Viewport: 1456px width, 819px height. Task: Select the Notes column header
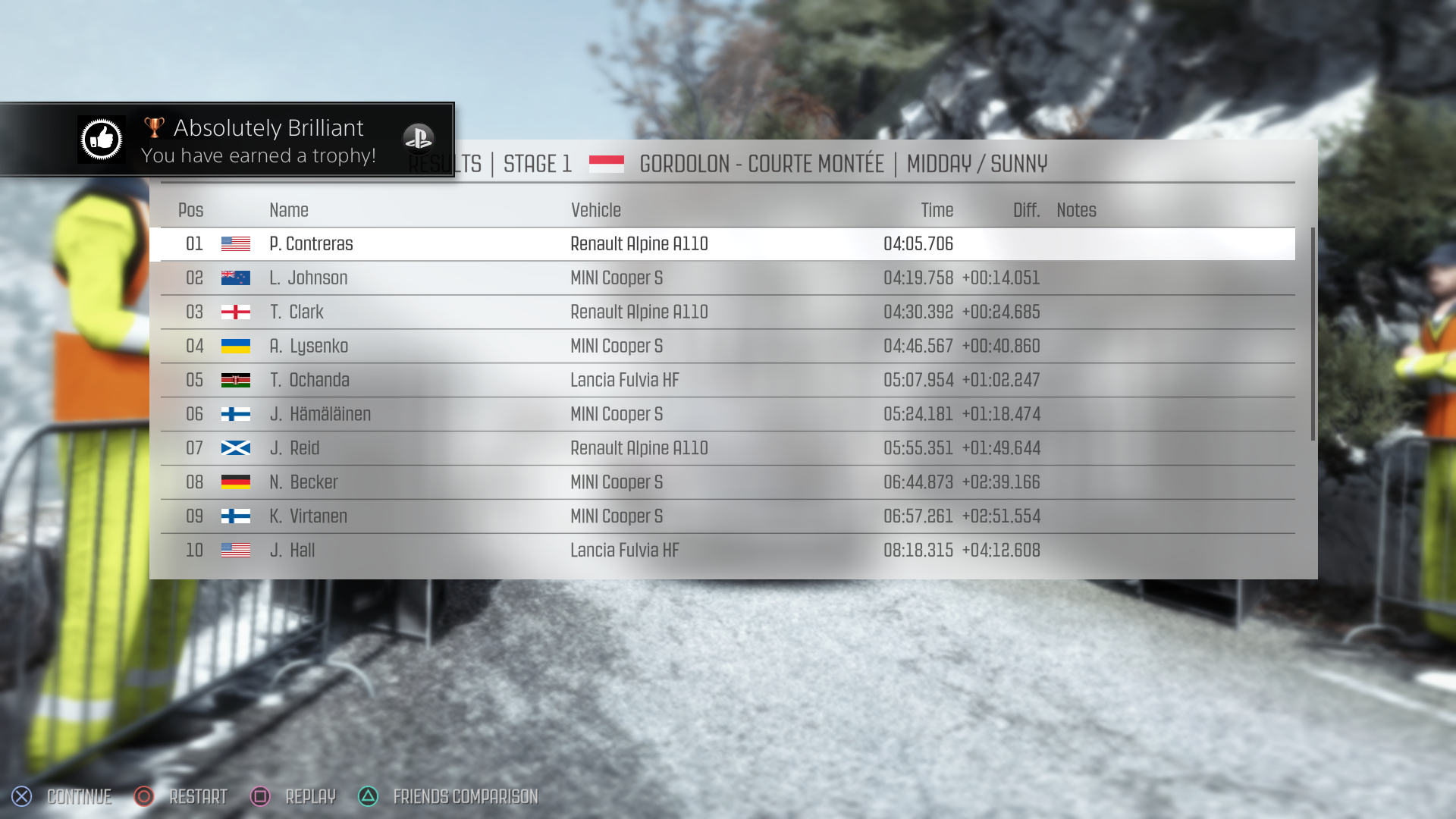tap(1076, 210)
